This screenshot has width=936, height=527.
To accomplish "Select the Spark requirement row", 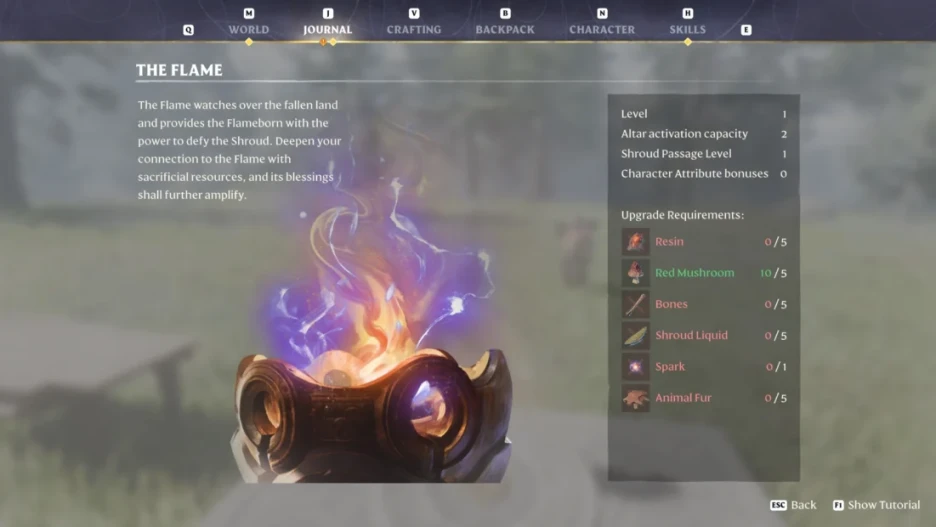I will 704,367.
